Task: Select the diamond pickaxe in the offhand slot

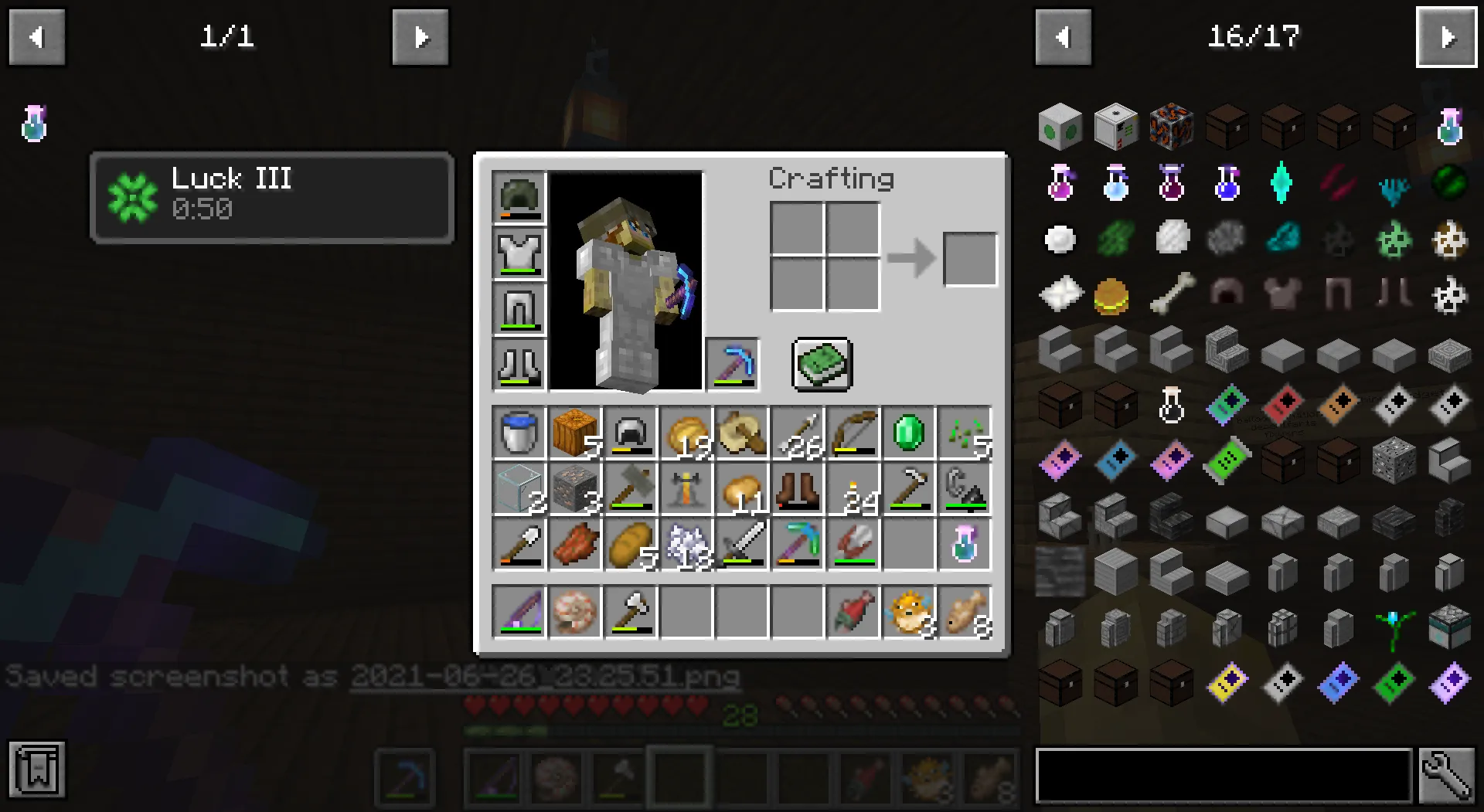Action: coord(731,364)
